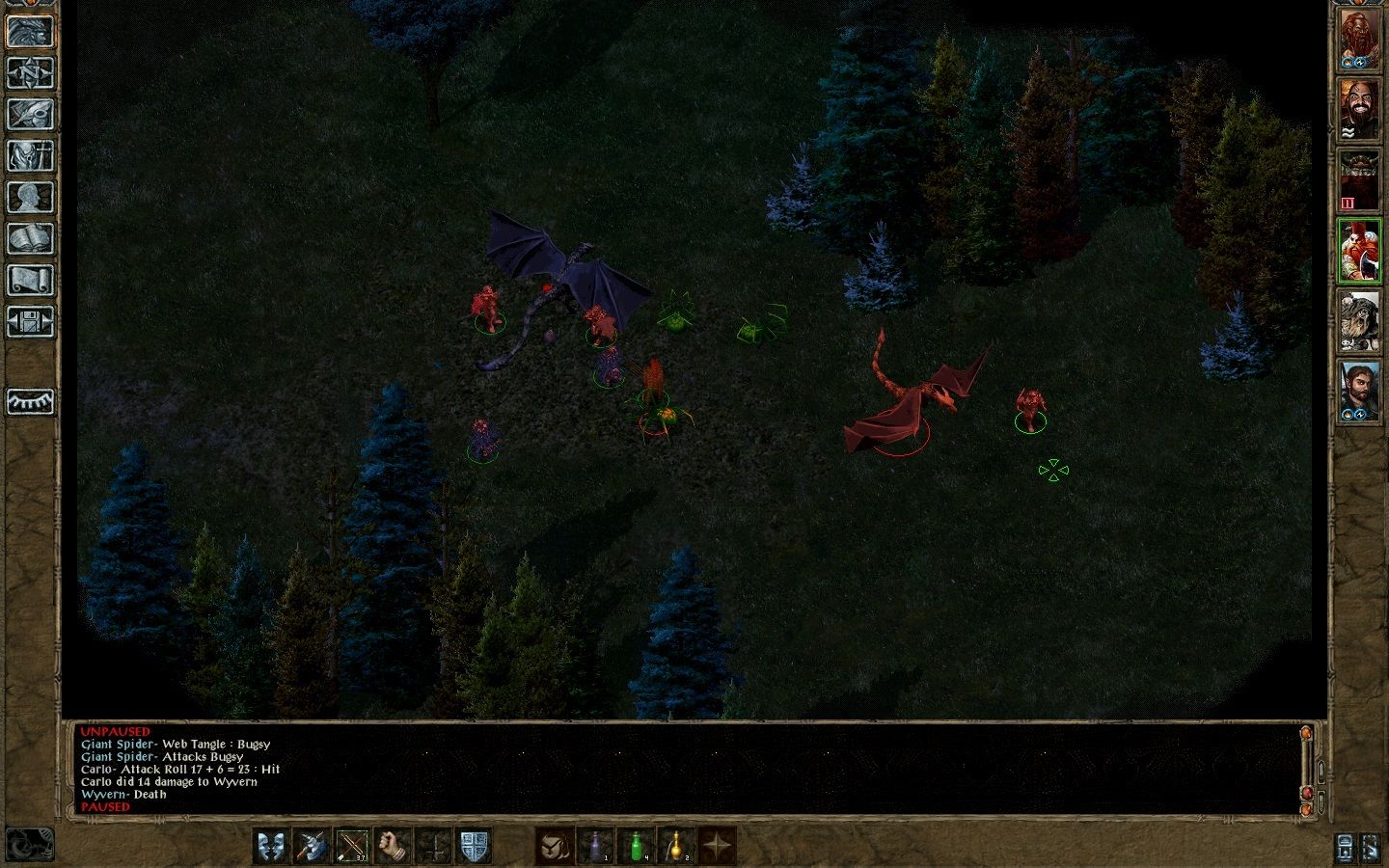This screenshot has width=1389, height=868.
Task: Open the priest scroll abilities screen
Action: [x=30, y=278]
